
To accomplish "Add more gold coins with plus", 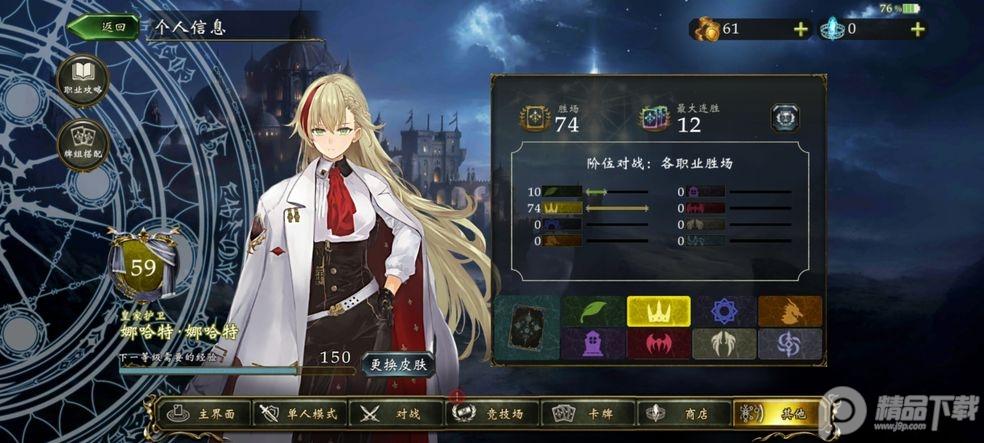I will click(x=800, y=29).
